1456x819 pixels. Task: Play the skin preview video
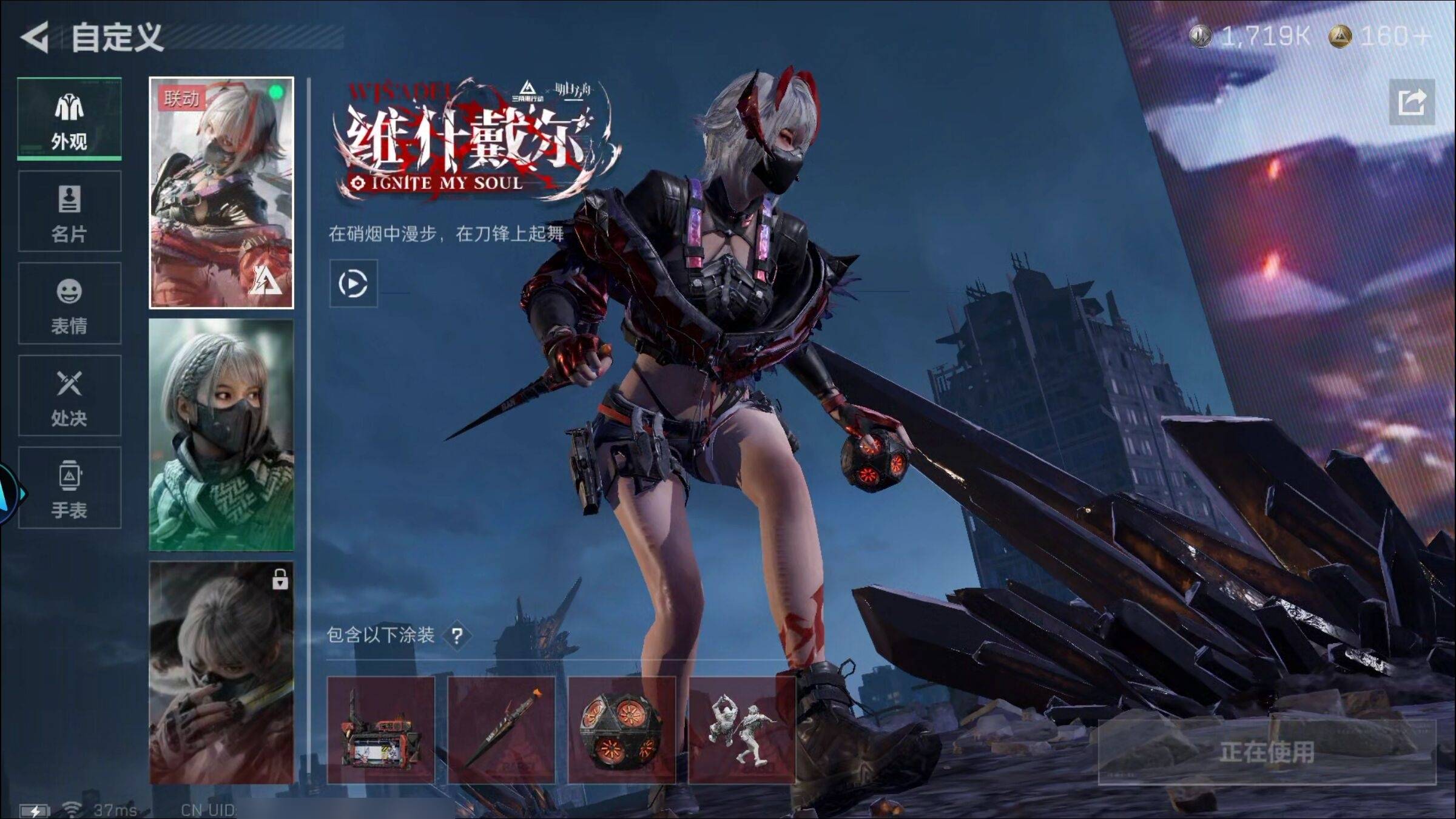click(x=353, y=283)
